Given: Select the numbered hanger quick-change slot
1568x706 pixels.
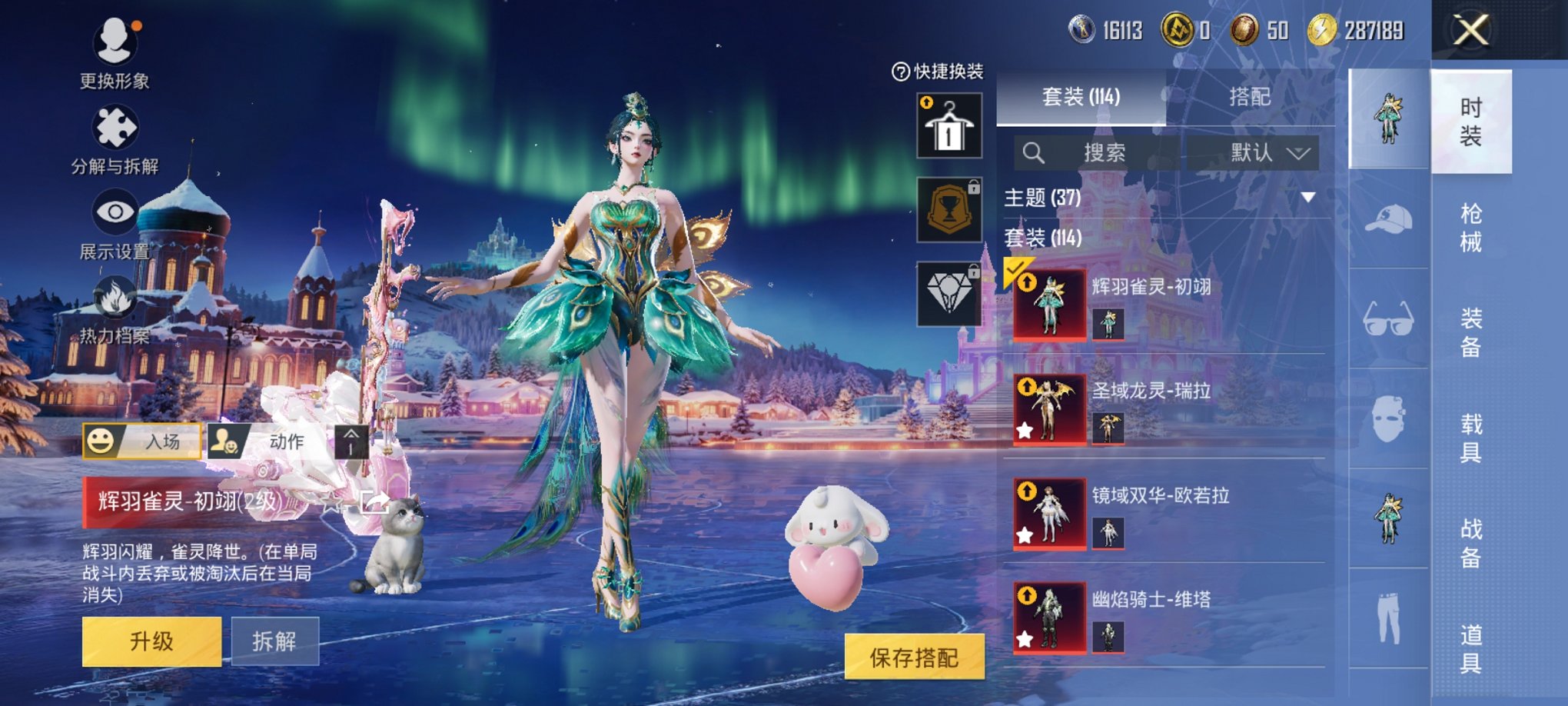Looking at the screenshot, I should tap(950, 125).
